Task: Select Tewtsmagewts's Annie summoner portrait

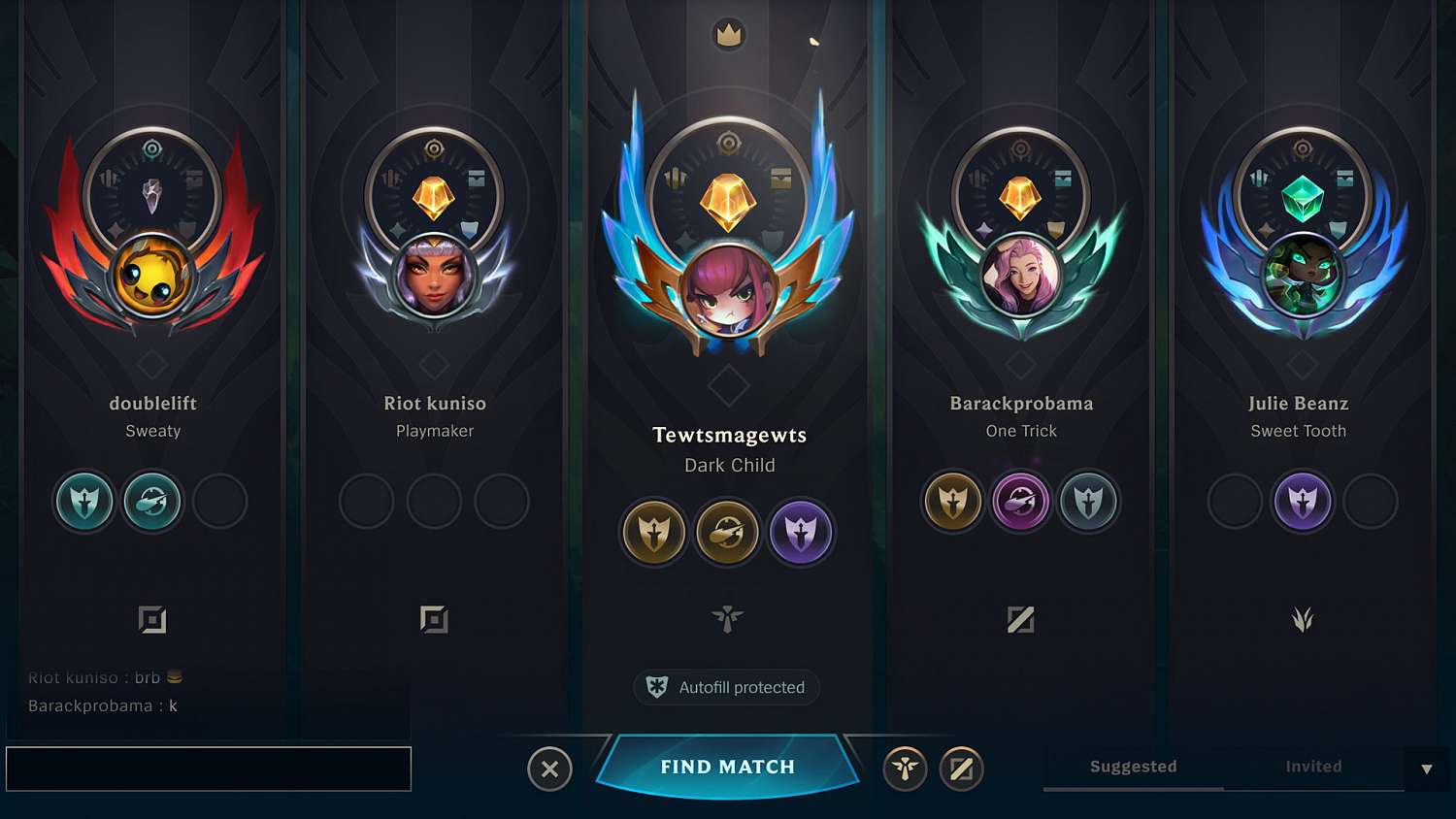Action: [x=728, y=291]
